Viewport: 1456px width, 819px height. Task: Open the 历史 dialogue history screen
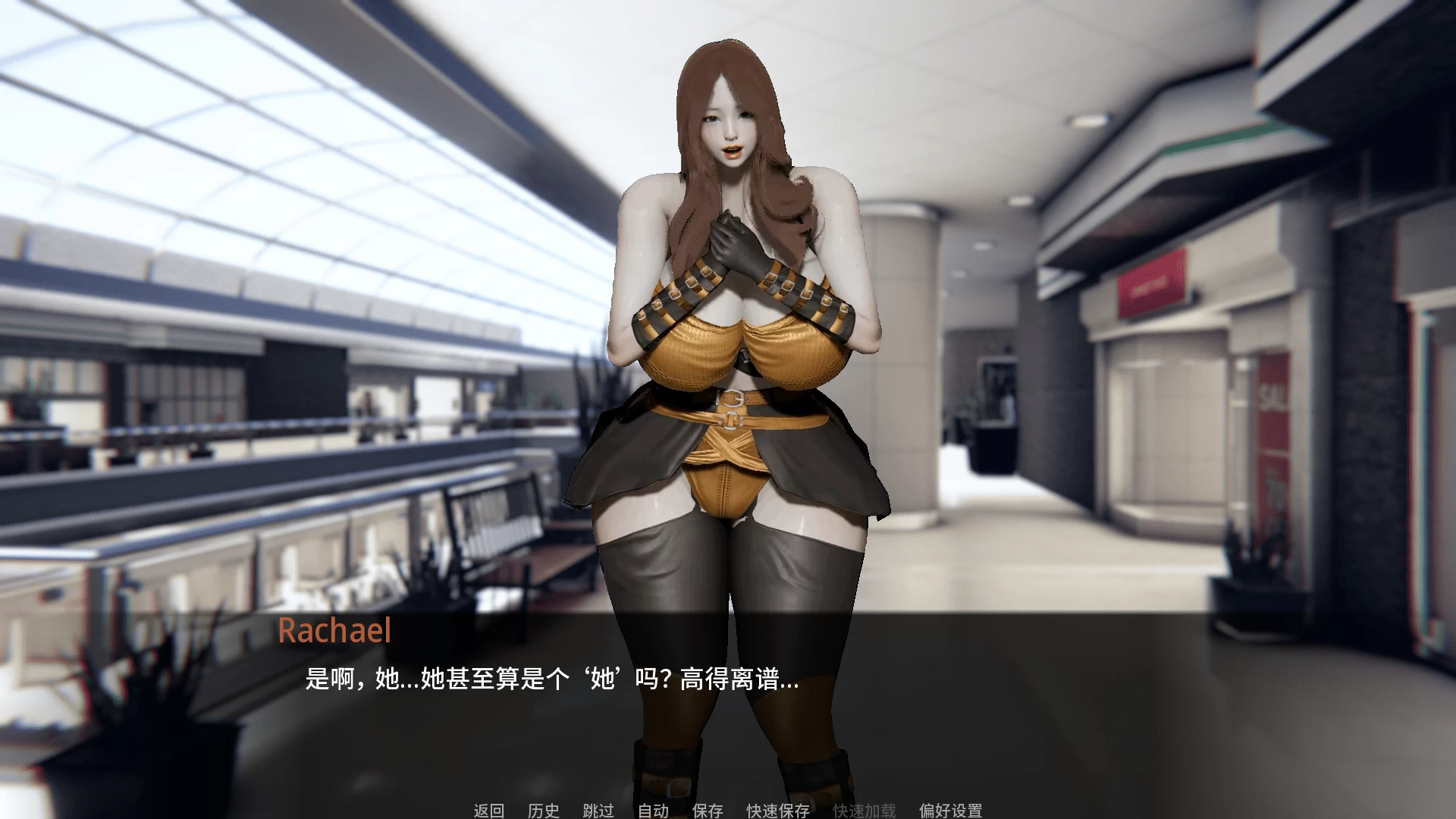click(542, 811)
